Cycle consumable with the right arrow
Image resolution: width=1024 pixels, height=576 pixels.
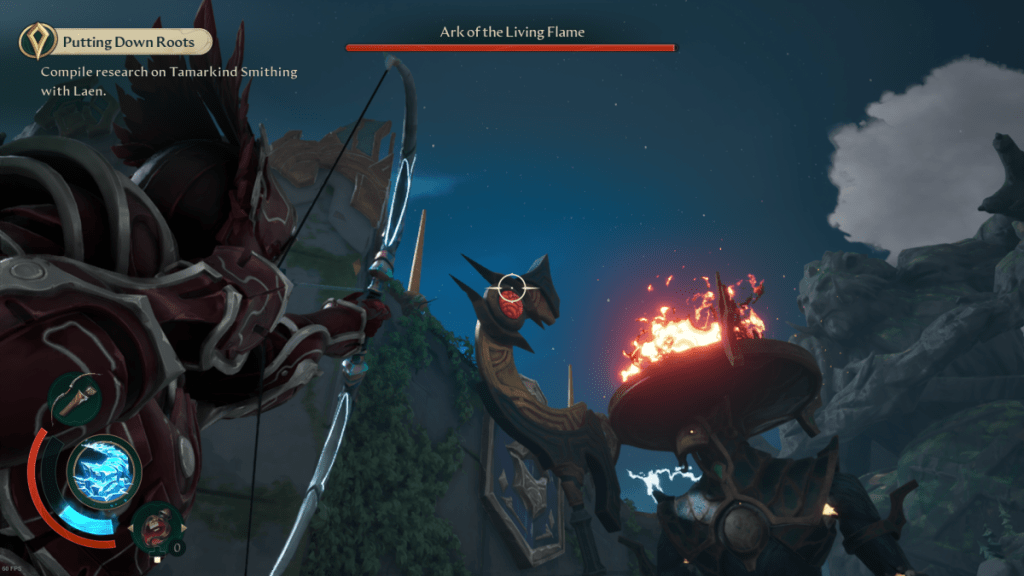[x=182, y=527]
